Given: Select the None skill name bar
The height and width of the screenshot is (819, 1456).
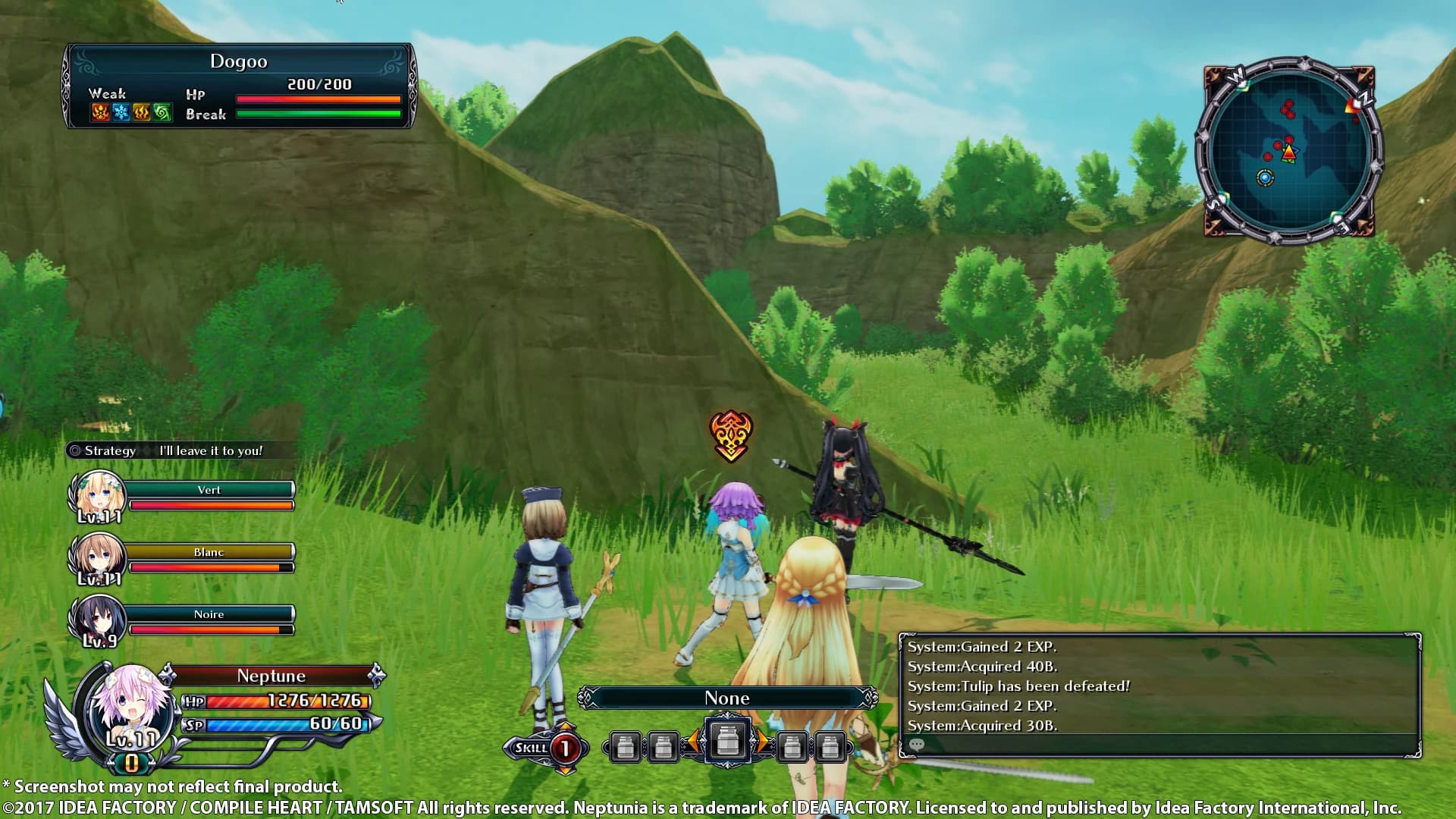Looking at the screenshot, I should [x=726, y=698].
